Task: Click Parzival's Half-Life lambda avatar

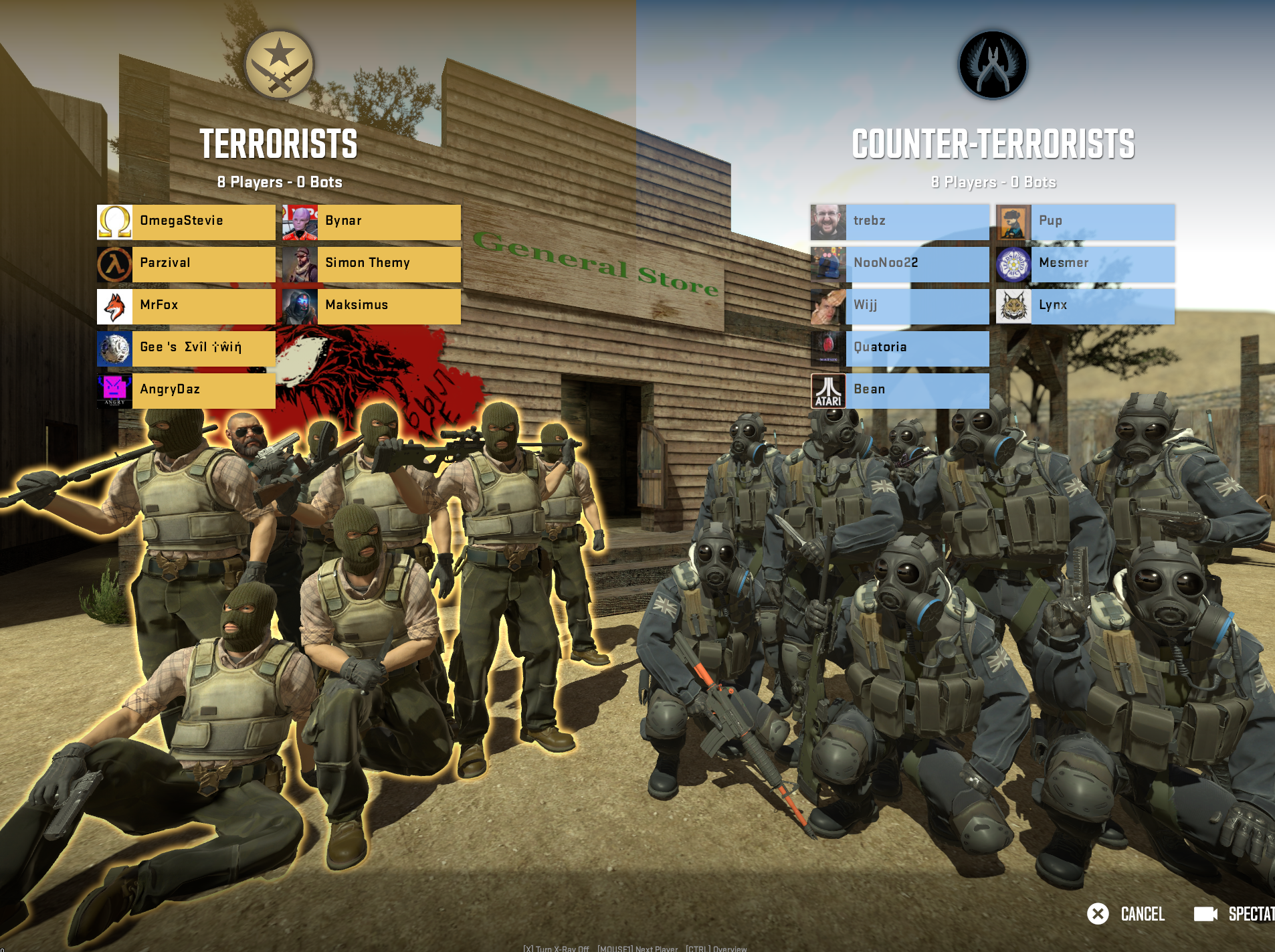Action: click(x=115, y=264)
